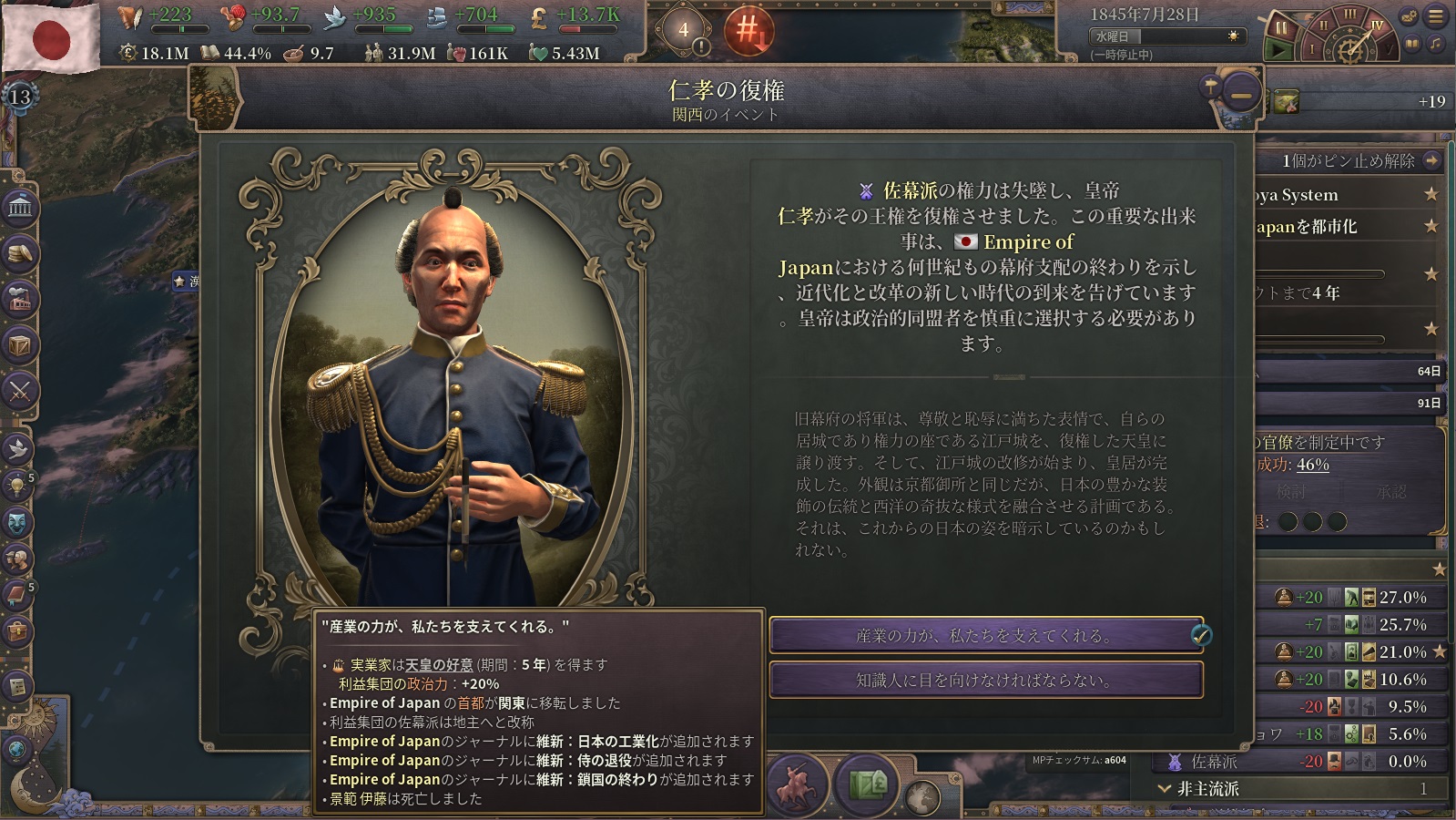
Task: Open the Population panel with two heads icon
Action: pos(17,559)
